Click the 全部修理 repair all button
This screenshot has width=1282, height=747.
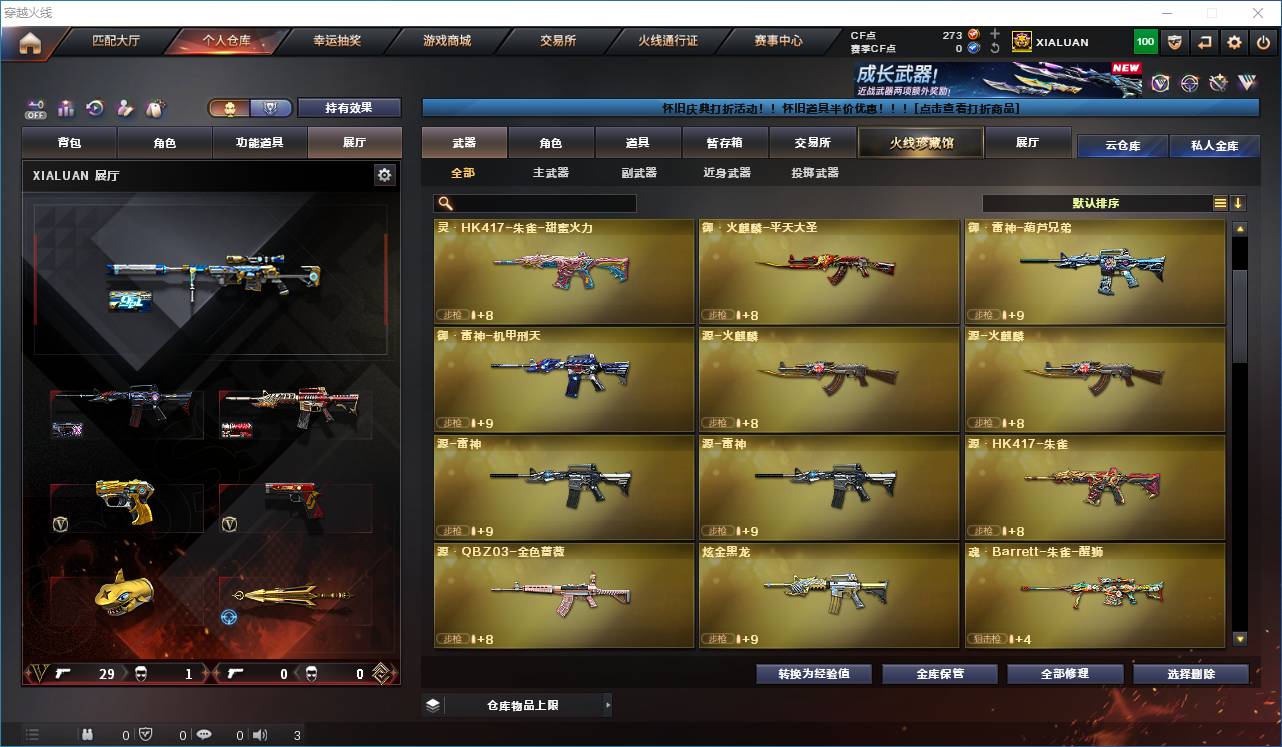[1064, 674]
